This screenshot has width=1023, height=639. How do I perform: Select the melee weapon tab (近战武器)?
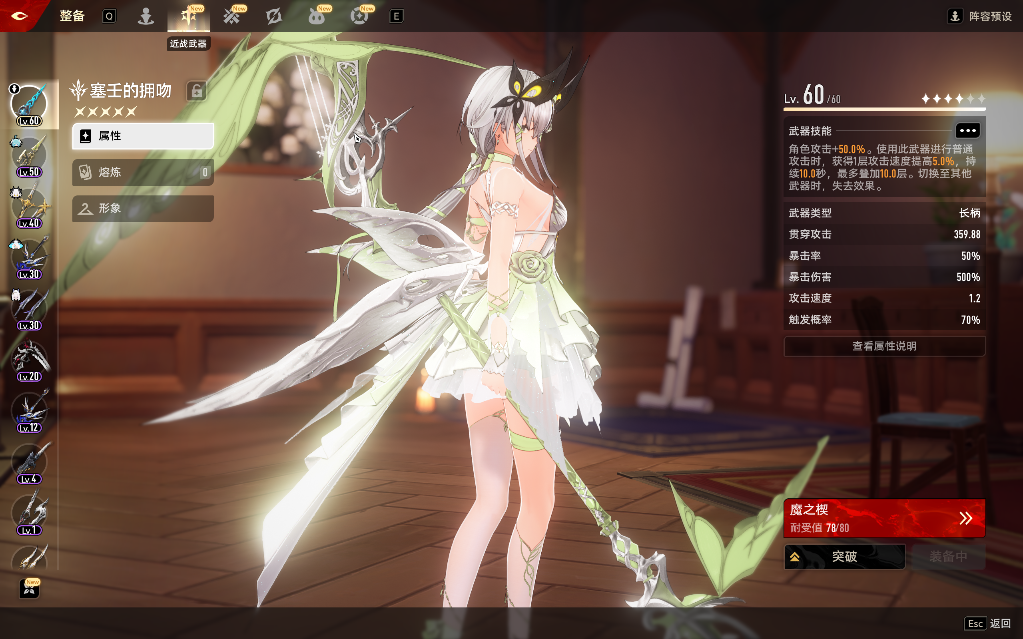188,16
